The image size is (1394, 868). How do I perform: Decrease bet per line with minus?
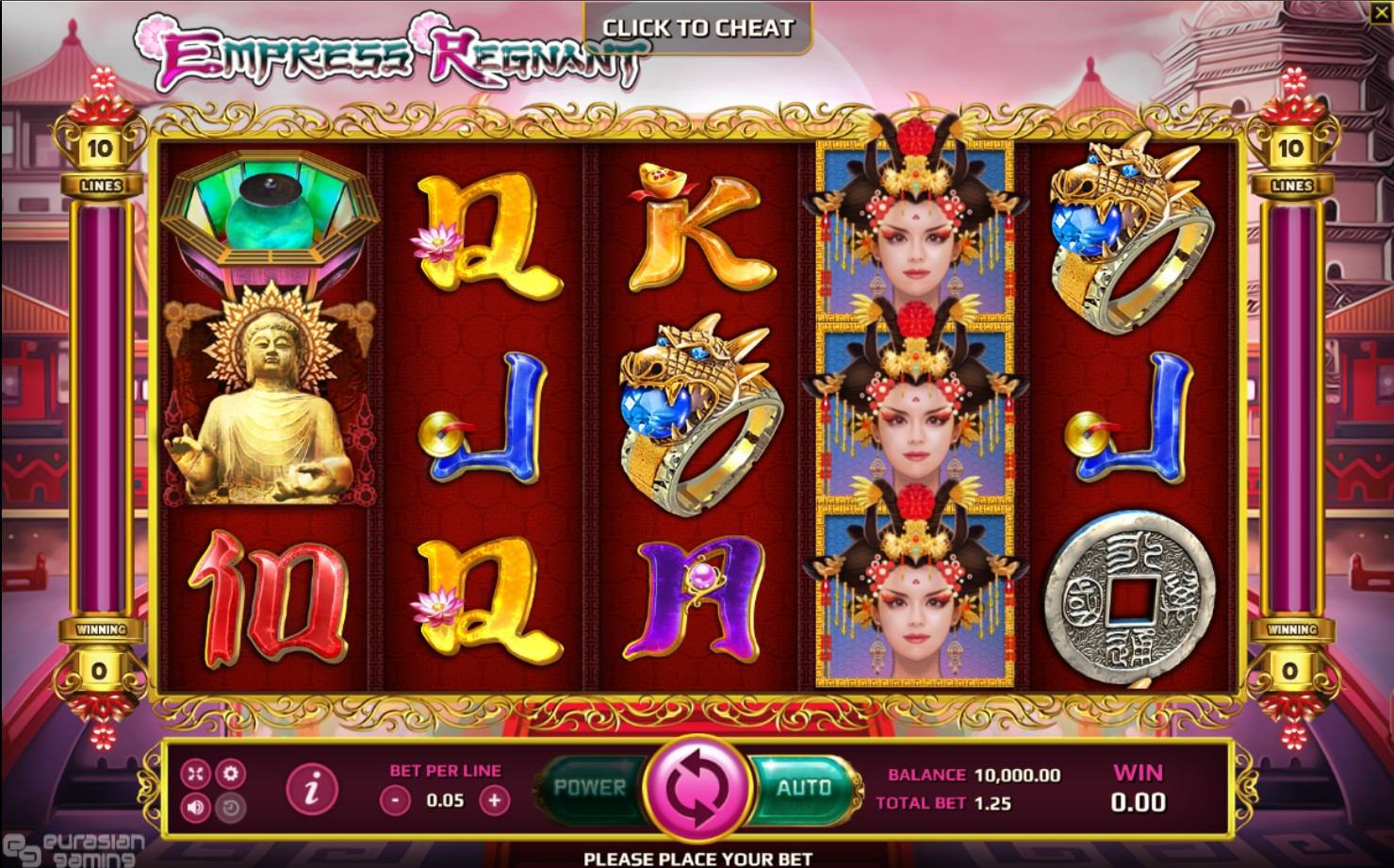(x=395, y=801)
